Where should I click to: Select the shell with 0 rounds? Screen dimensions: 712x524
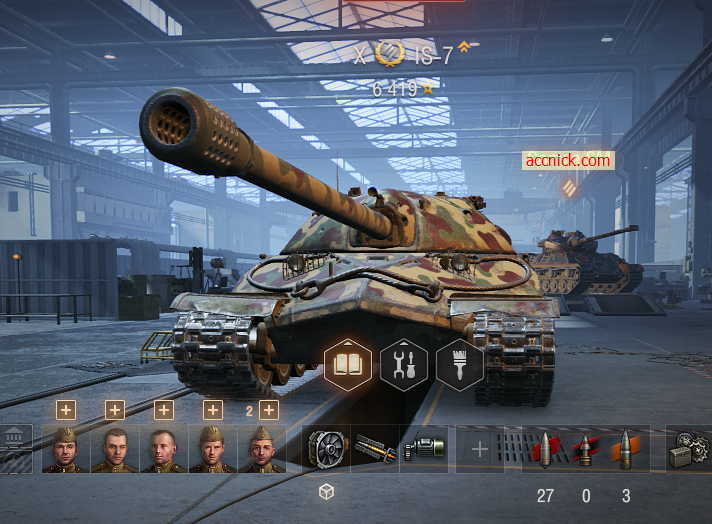tap(585, 449)
